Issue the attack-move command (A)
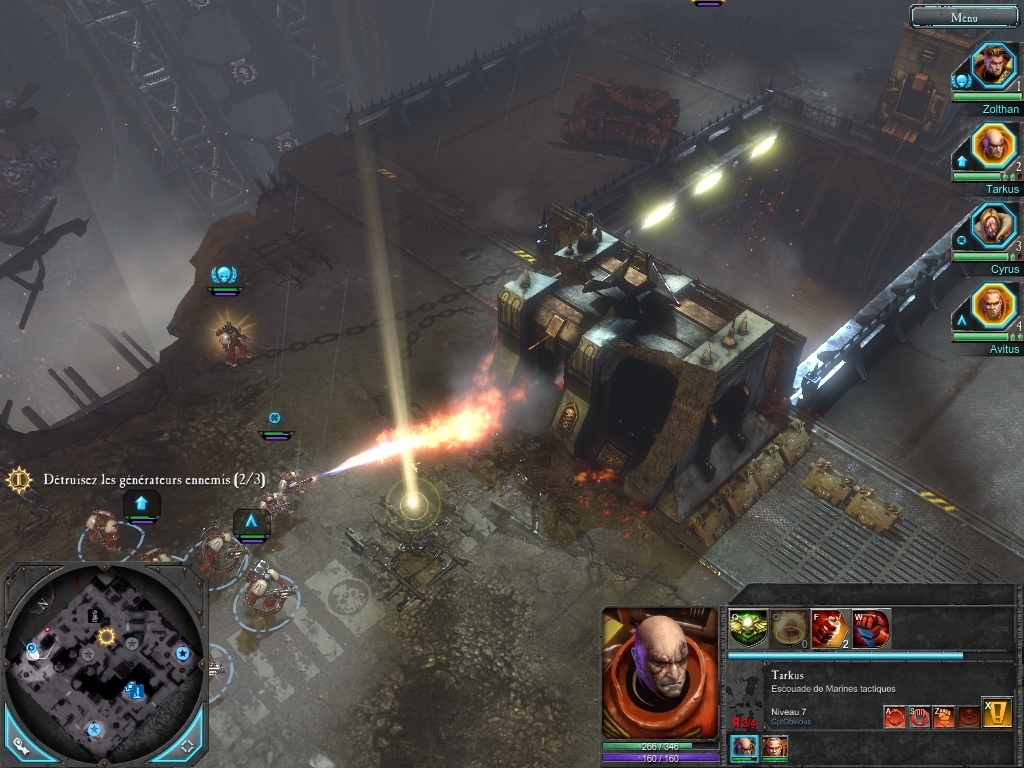1024x768 pixels. click(894, 716)
